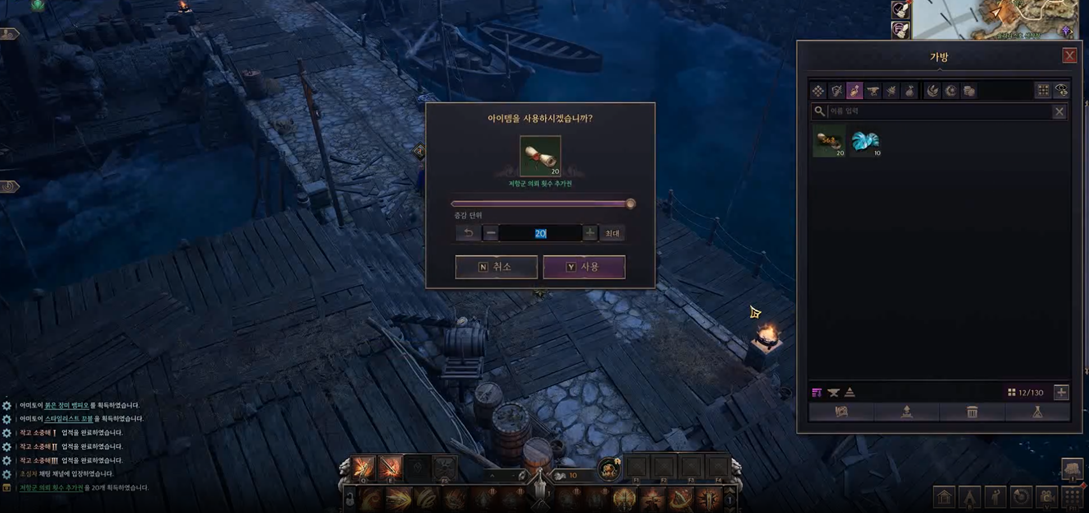This screenshot has width=1089, height=513.
Task: Cancel with the 취소 button
Action: click(496, 267)
